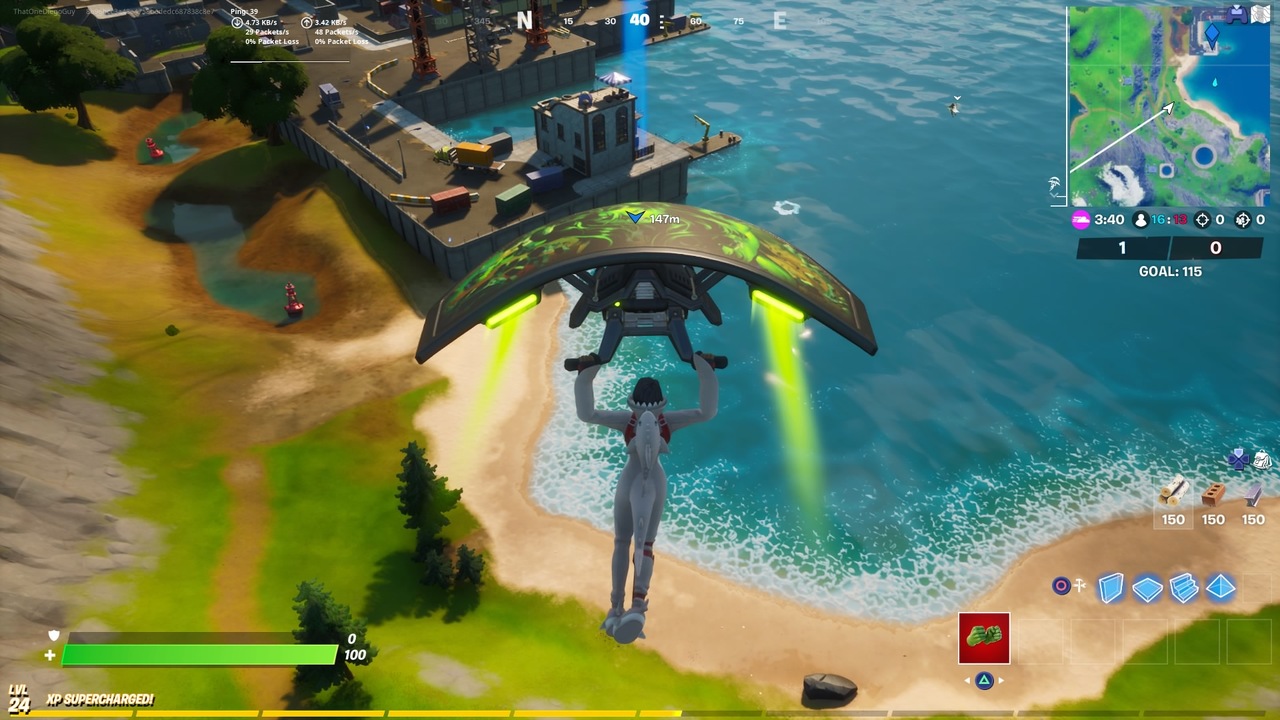
Task: Select the stairs build piece icon
Action: coord(1183,587)
